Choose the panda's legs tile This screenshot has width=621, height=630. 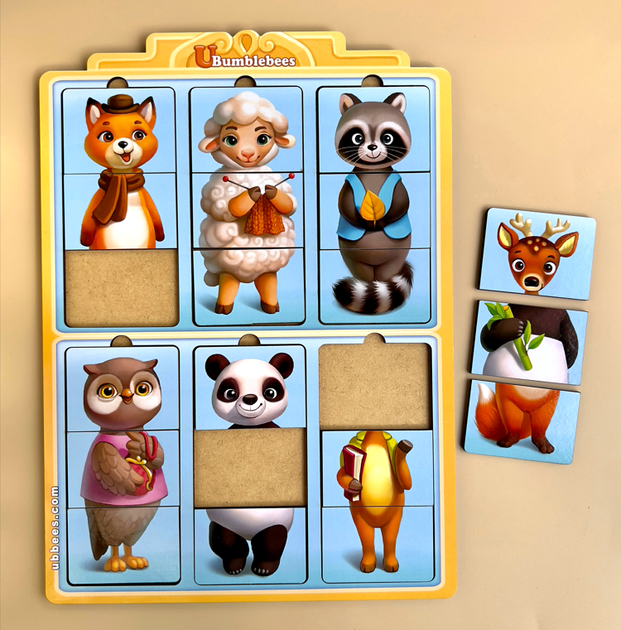(249, 544)
